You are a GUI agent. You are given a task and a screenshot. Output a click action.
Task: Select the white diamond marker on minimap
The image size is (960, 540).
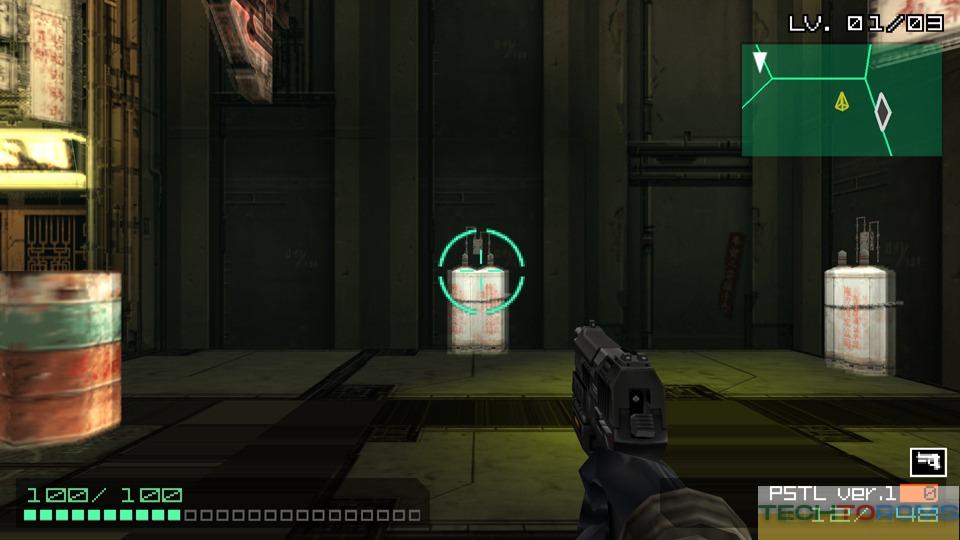click(883, 112)
